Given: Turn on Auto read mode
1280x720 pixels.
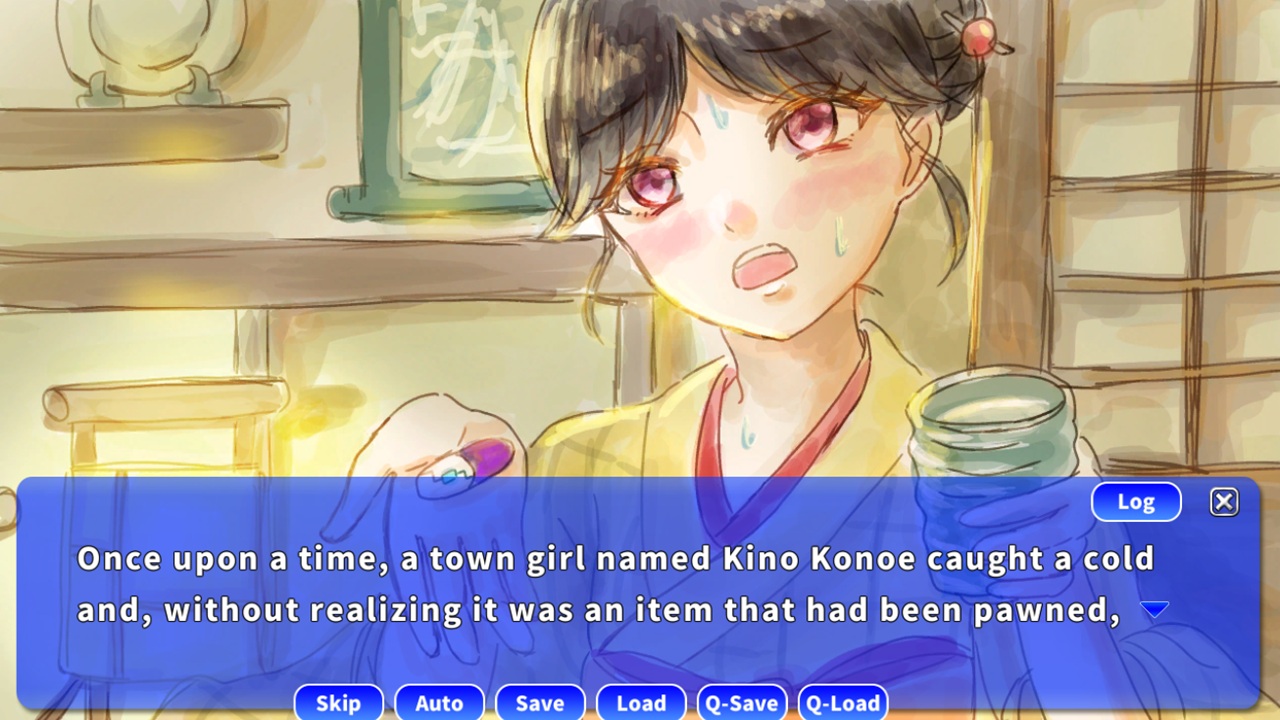Looking at the screenshot, I should (440, 702).
